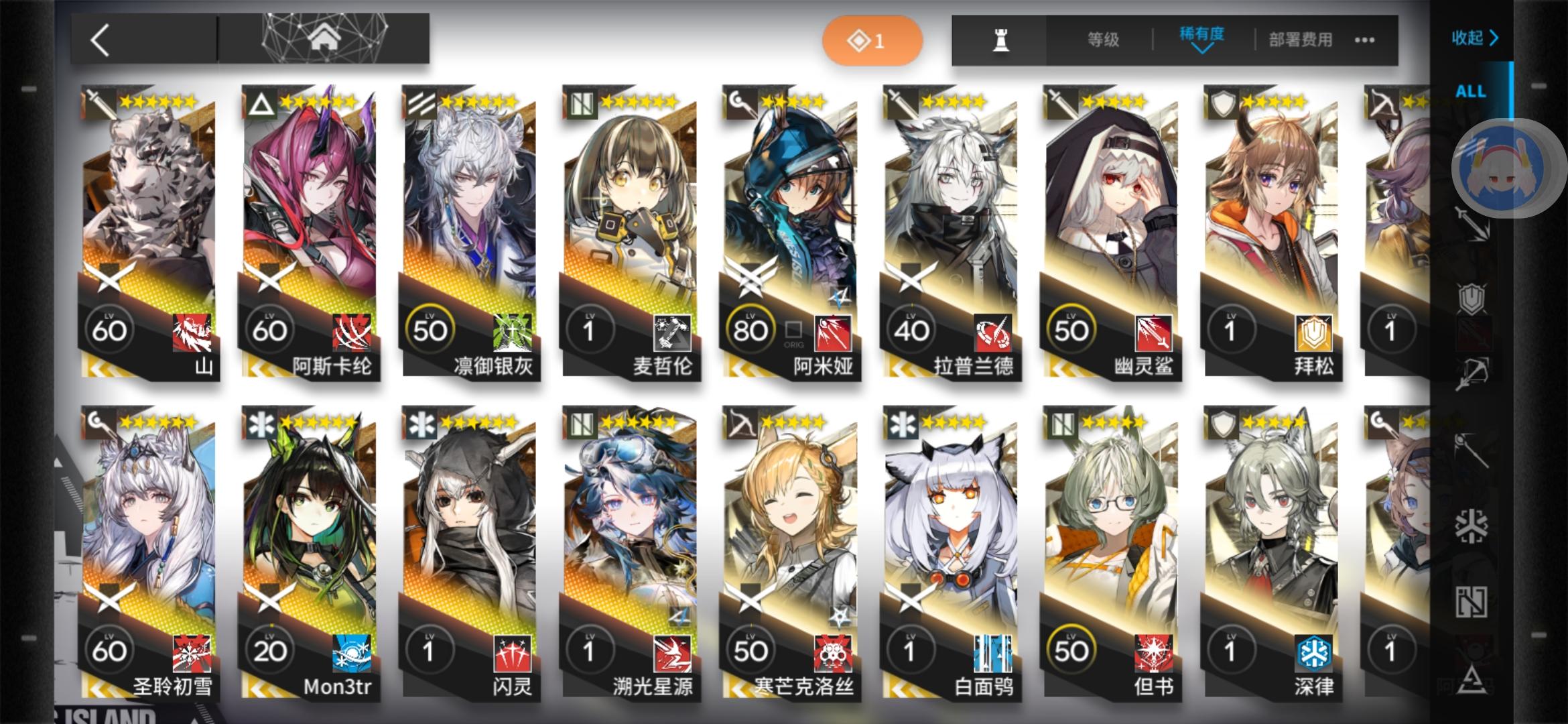Enable the ALL class filter
This screenshot has height=724, width=1568.
pyautogui.click(x=1472, y=91)
